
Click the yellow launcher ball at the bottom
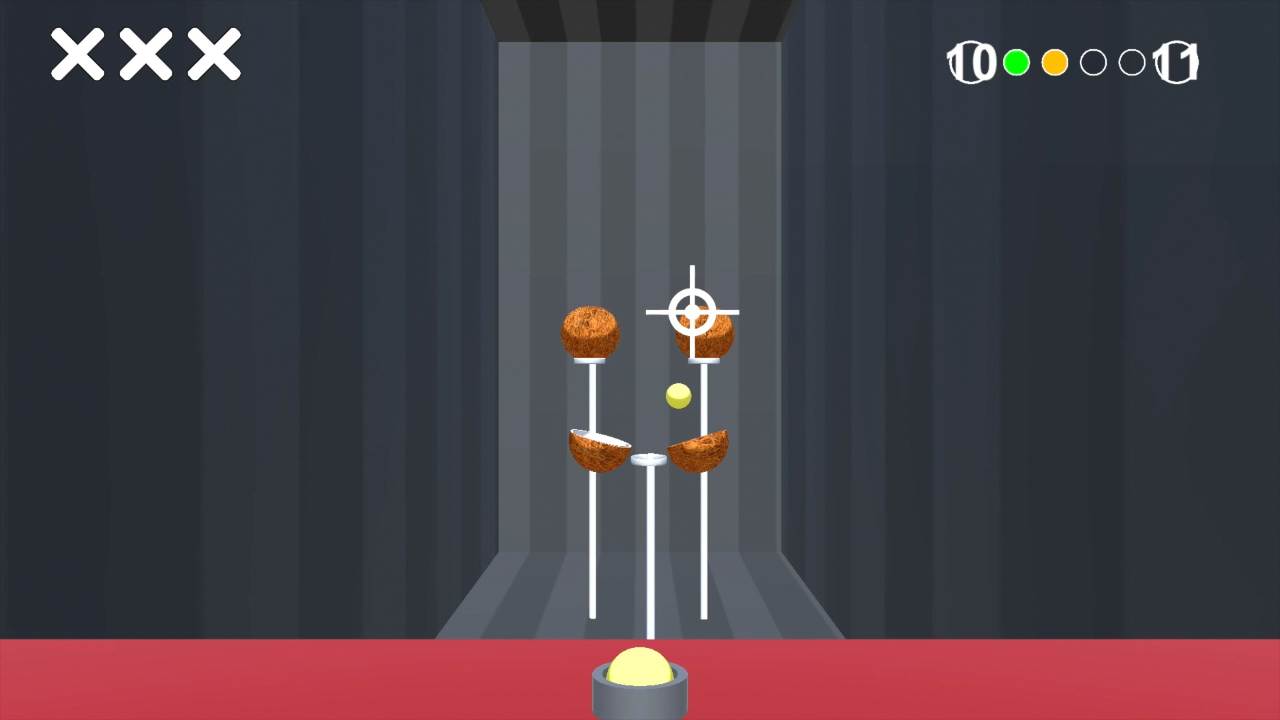click(x=640, y=663)
